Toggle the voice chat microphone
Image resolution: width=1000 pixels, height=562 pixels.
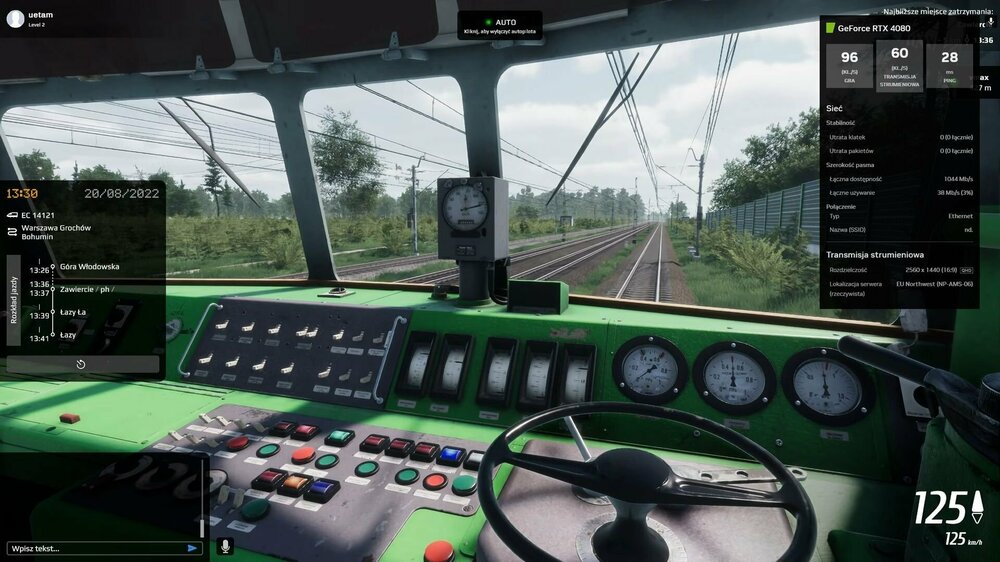coord(225,546)
